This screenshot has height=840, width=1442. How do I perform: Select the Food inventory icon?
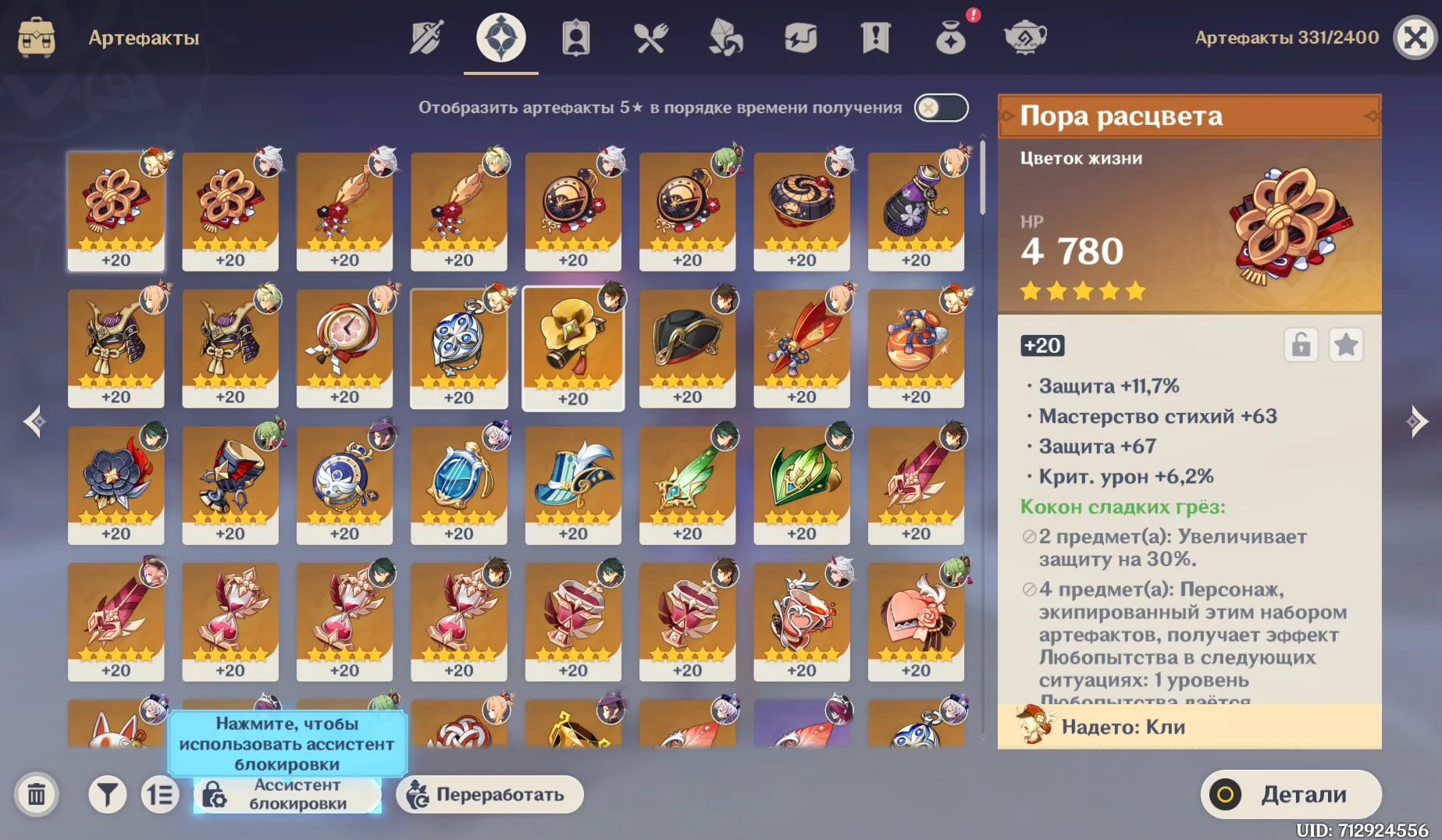click(650, 36)
